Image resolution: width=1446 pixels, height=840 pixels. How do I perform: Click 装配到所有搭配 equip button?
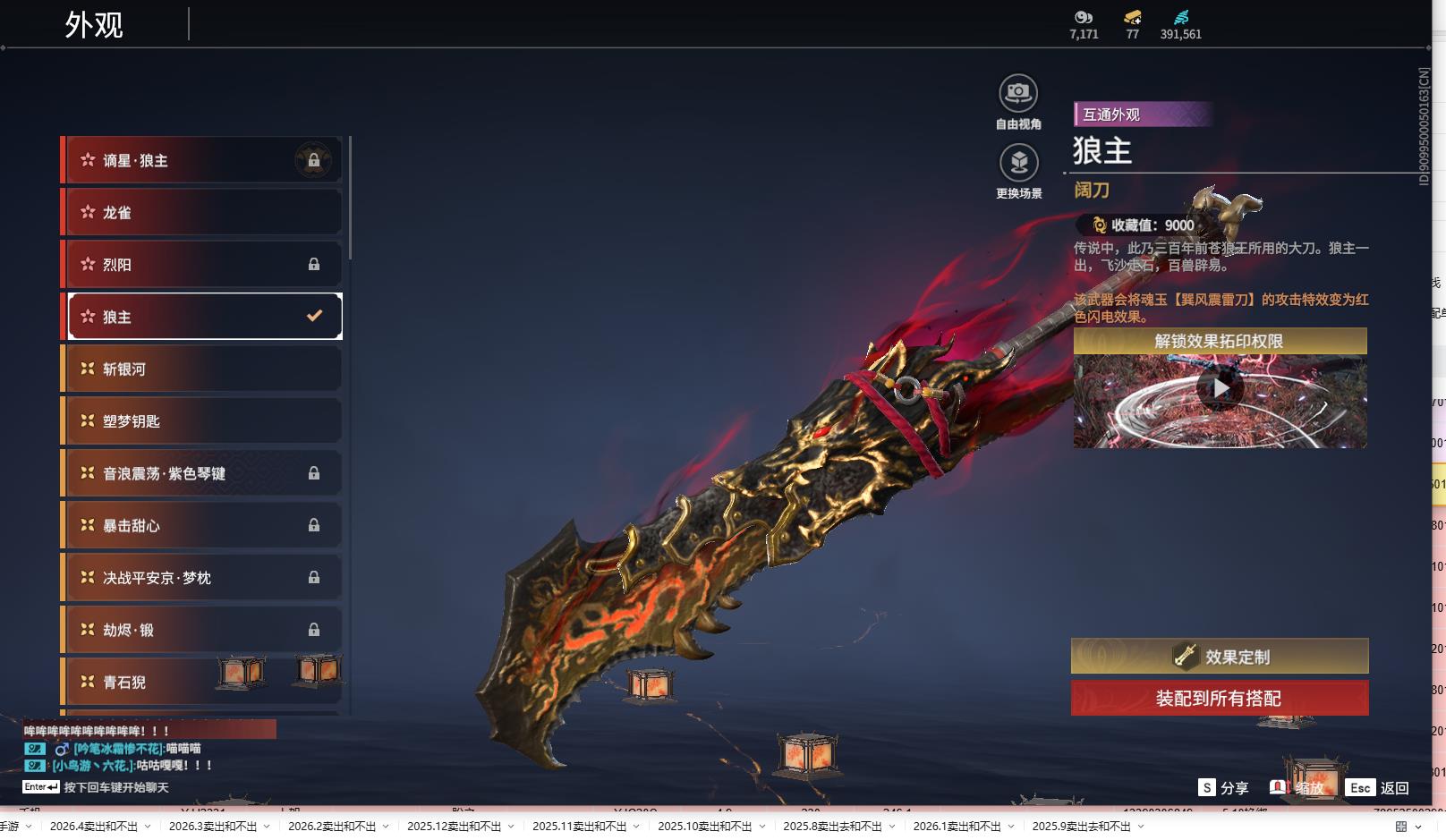(1220, 698)
